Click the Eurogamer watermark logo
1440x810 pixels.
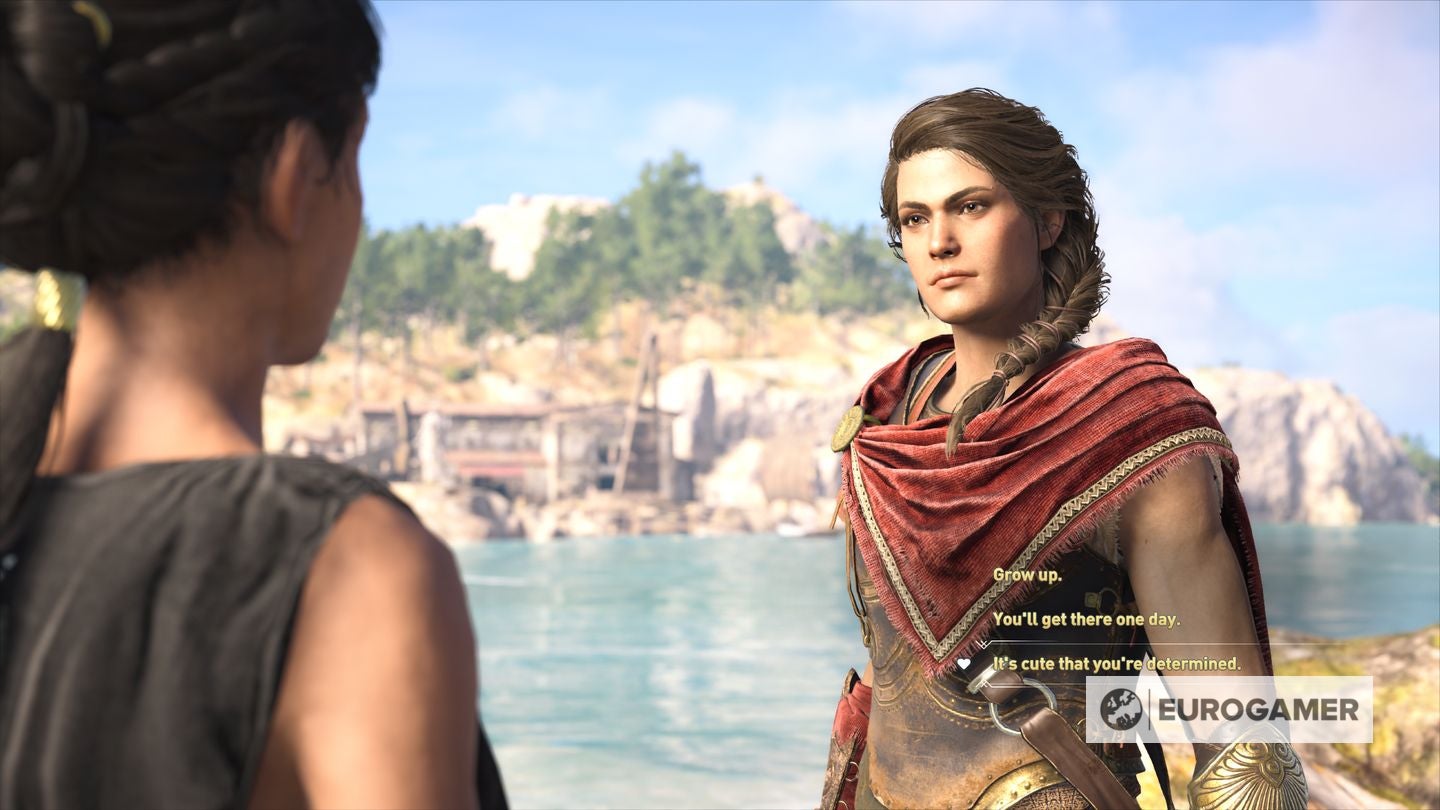coord(1229,709)
